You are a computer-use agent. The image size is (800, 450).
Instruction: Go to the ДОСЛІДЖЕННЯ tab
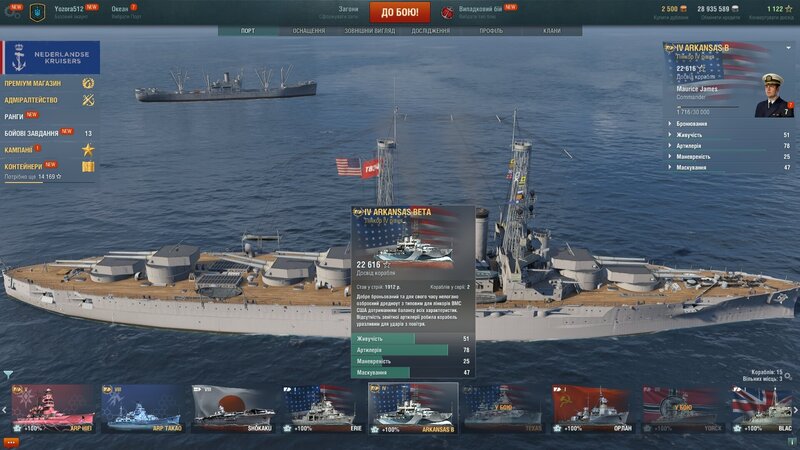tap(430, 31)
